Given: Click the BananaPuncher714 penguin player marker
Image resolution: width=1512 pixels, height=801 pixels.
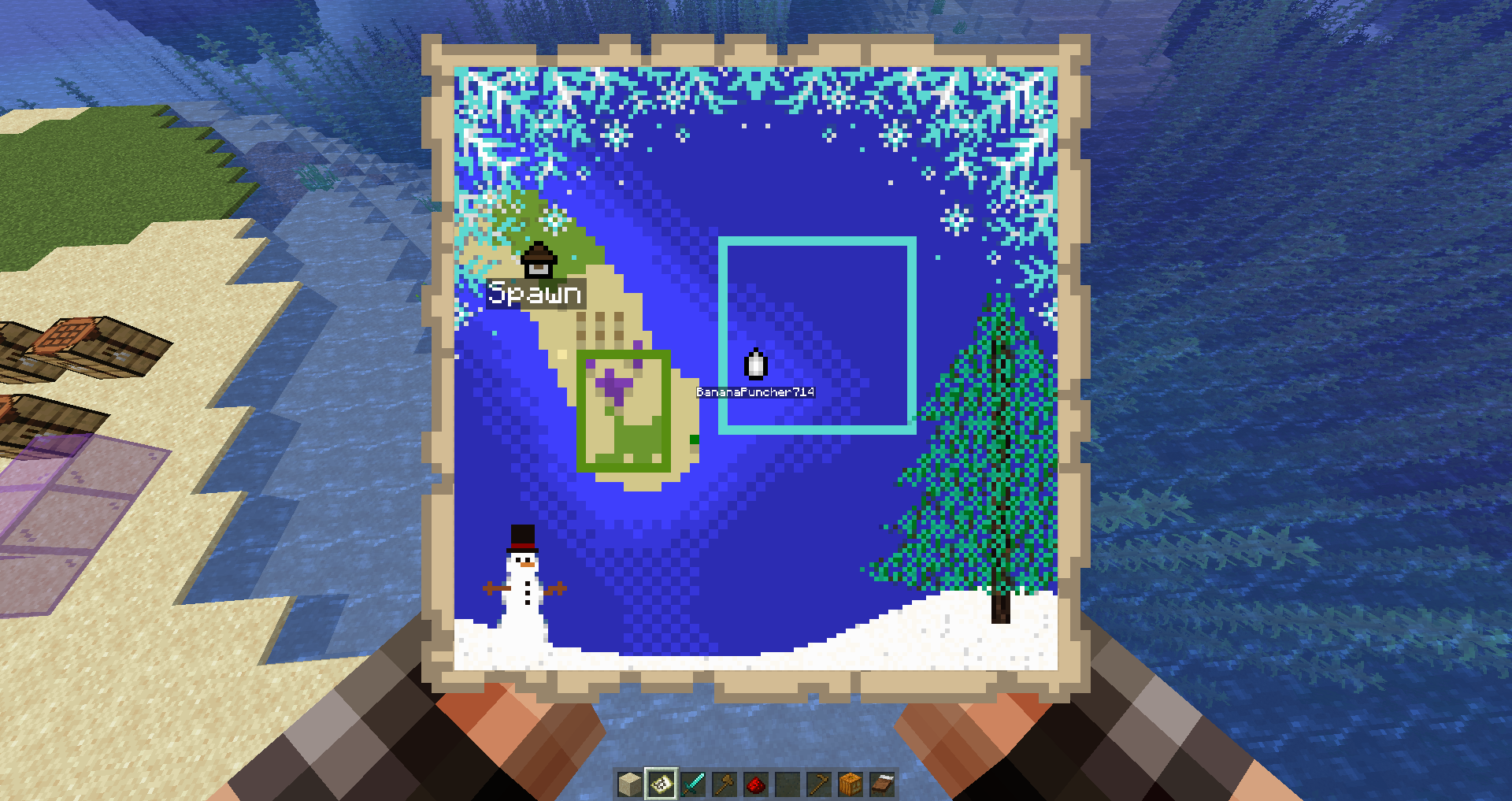Looking at the screenshot, I should click(x=755, y=363).
